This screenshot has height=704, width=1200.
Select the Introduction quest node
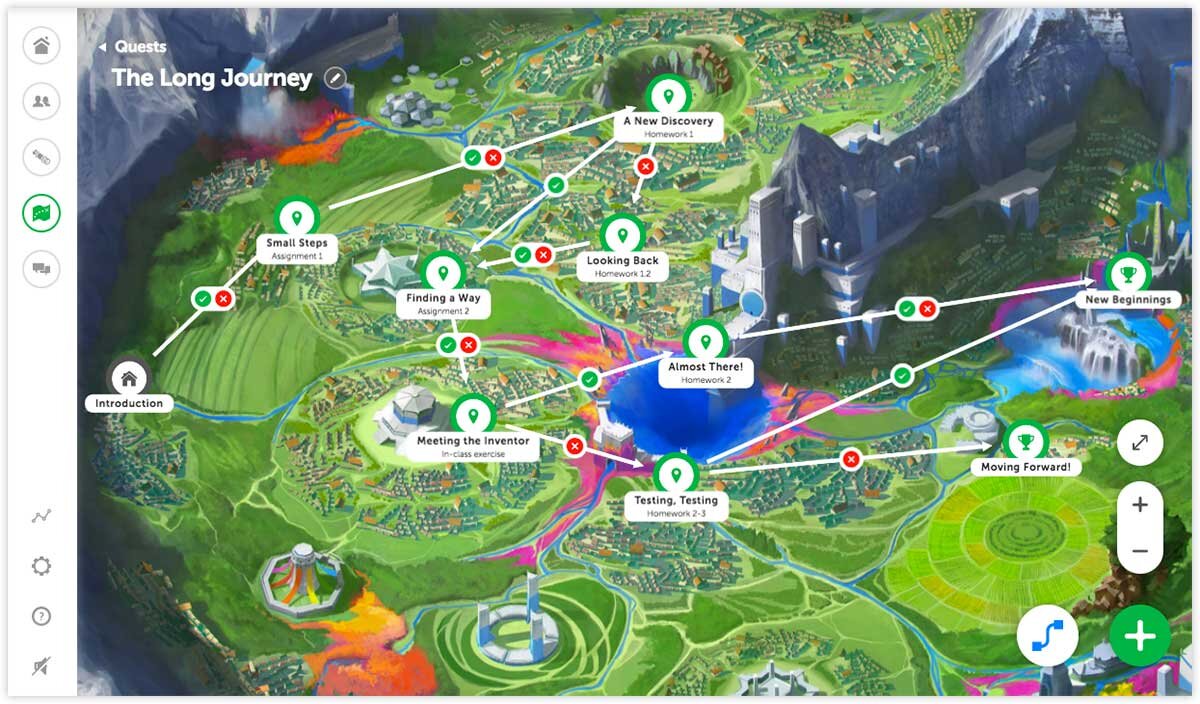pyautogui.click(x=129, y=378)
